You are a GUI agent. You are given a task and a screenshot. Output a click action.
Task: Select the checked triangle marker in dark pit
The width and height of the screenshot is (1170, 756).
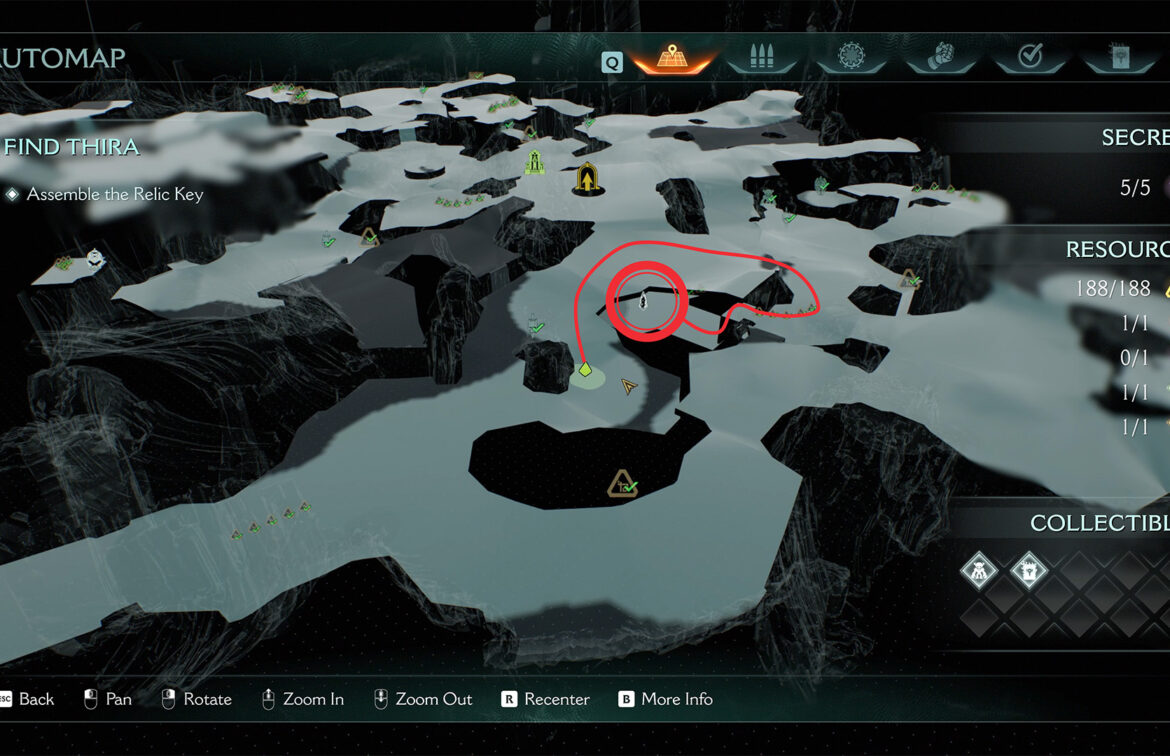pos(623,485)
